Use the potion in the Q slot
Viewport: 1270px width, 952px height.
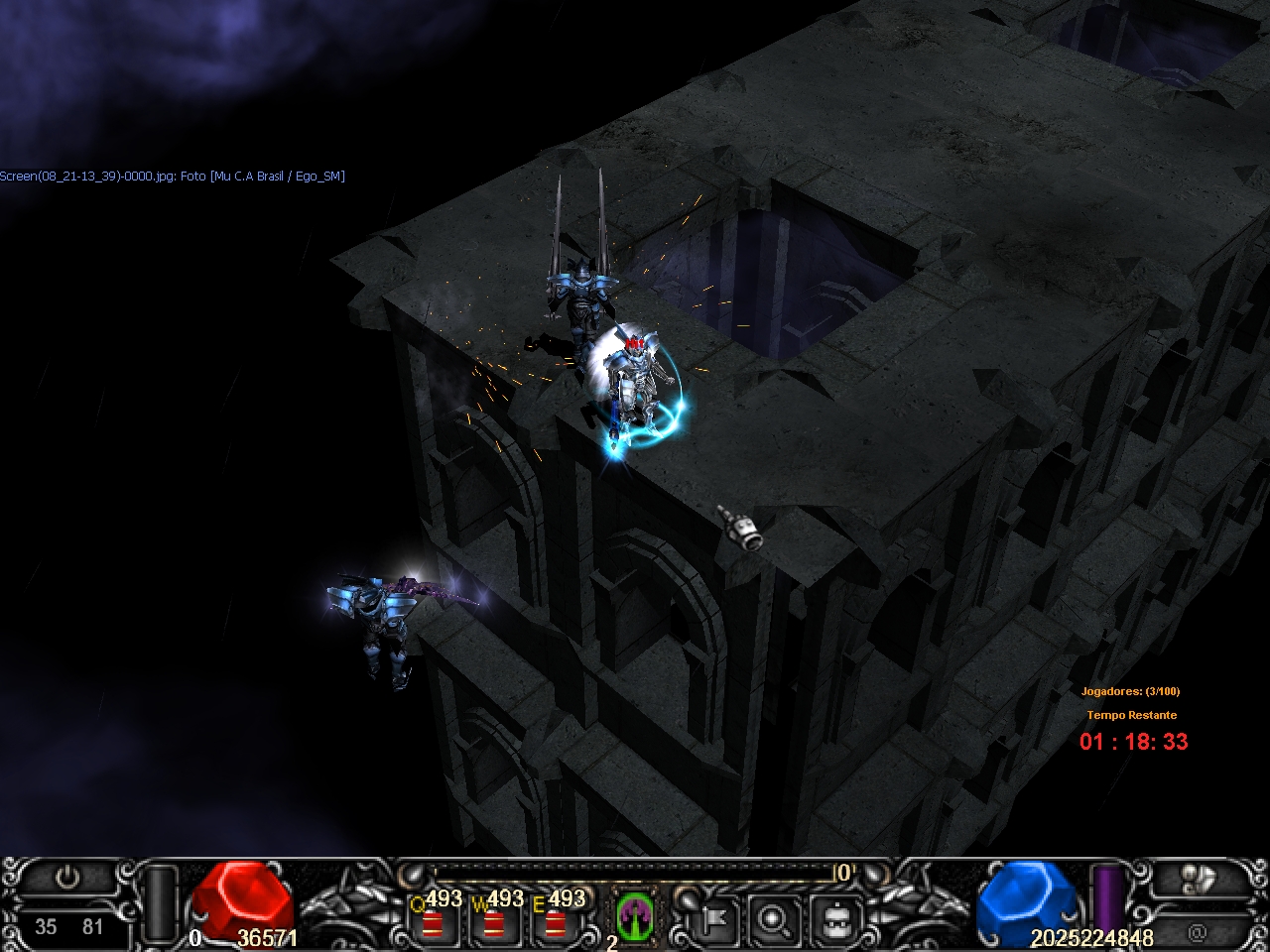(x=432, y=922)
